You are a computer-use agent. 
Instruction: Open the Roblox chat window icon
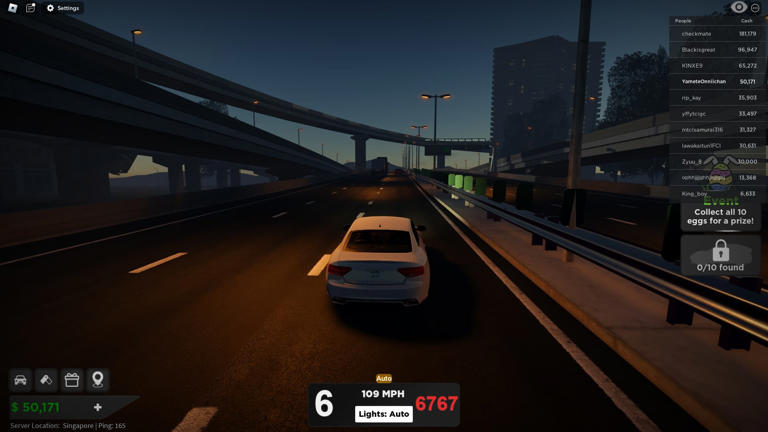click(x=31, y=8)
